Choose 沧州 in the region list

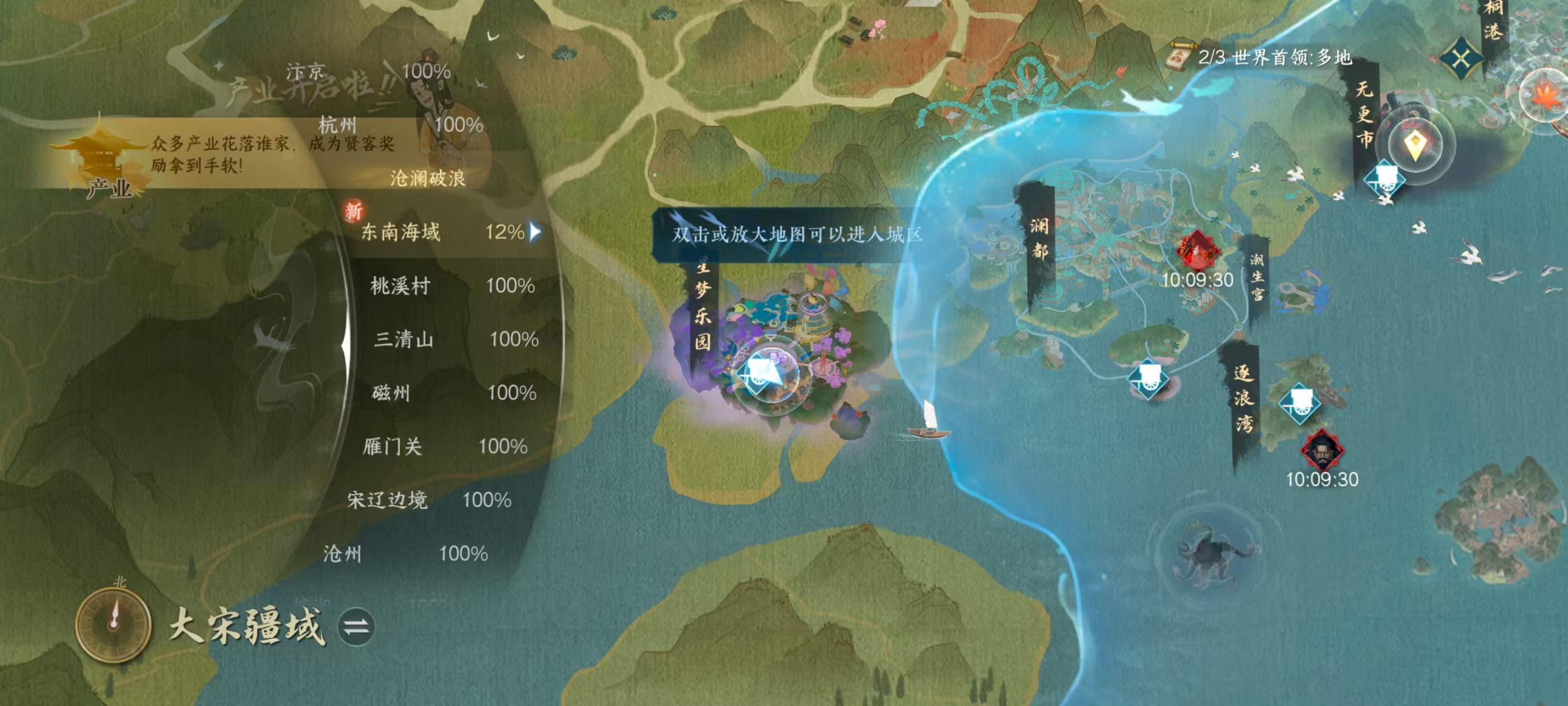tap(342, 554)
